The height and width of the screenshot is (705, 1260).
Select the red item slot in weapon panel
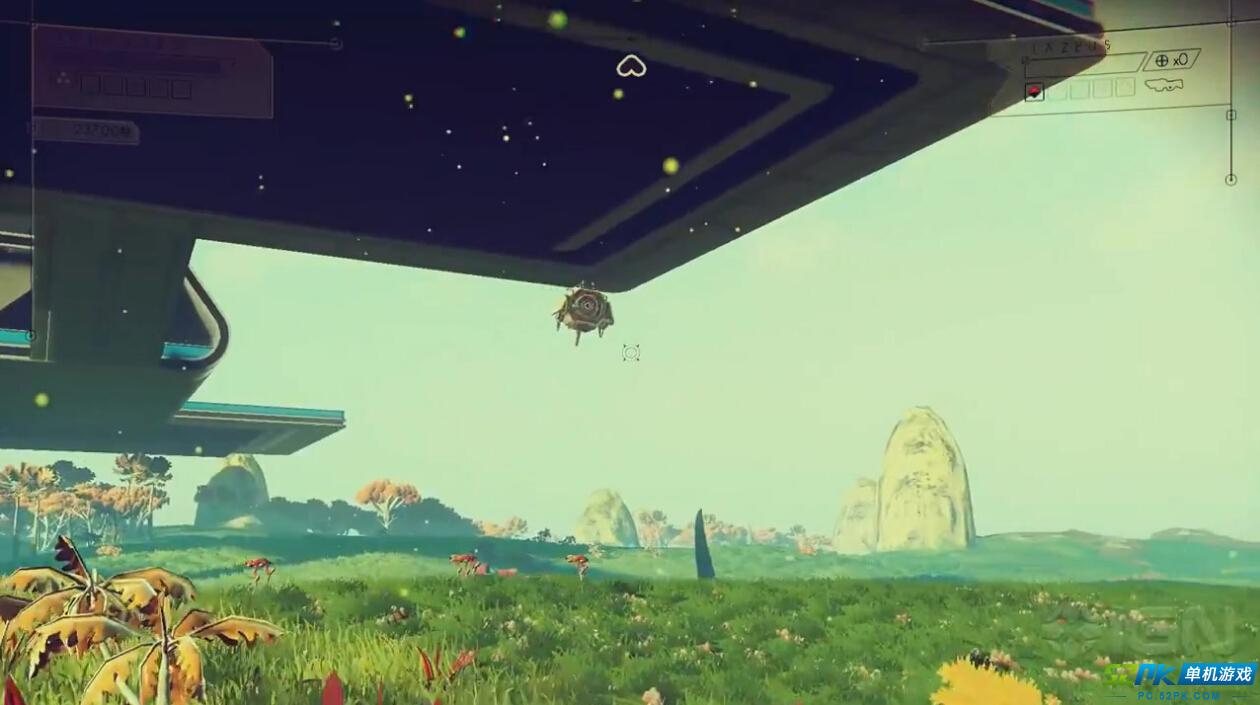pos(1034,91)
